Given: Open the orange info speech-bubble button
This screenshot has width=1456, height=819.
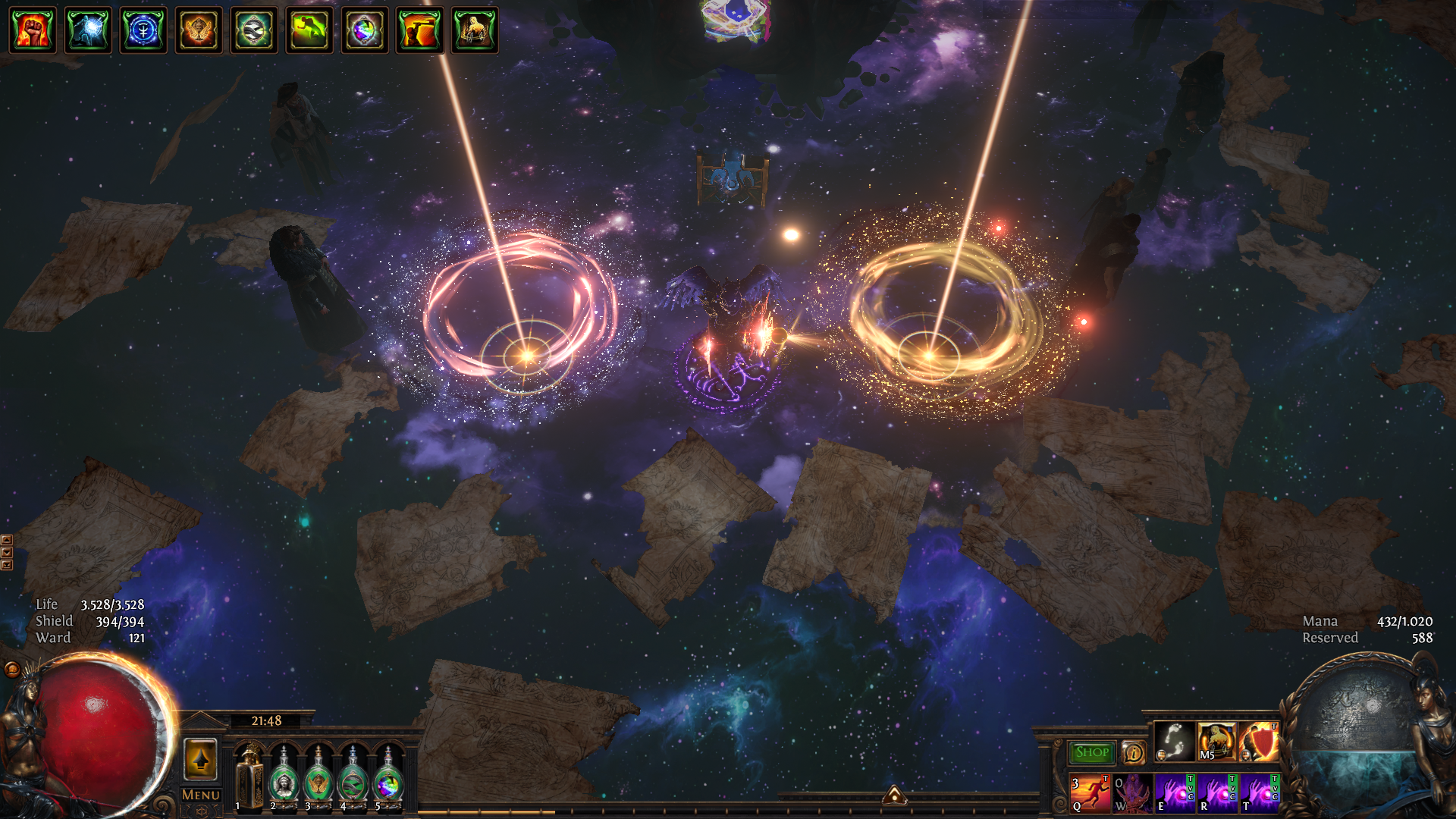Looking at the screenshot, I should (x=1133, y=752).
